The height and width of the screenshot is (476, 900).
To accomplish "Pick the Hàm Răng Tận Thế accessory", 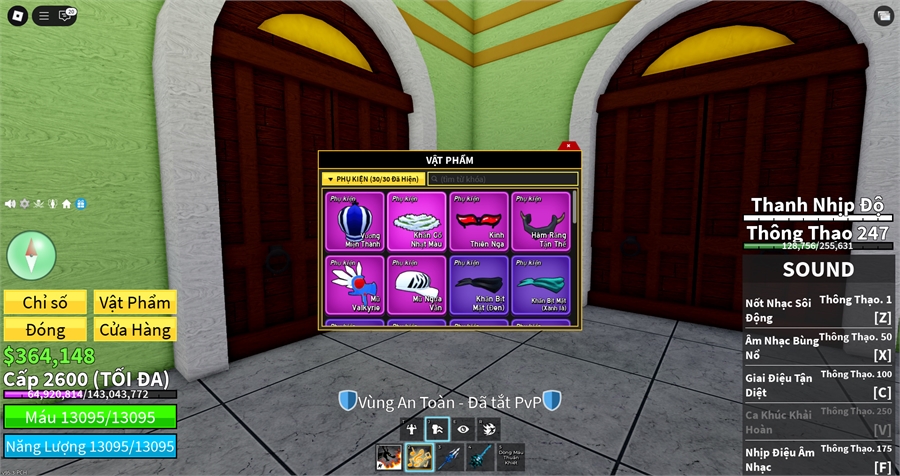I will (540, 221).
